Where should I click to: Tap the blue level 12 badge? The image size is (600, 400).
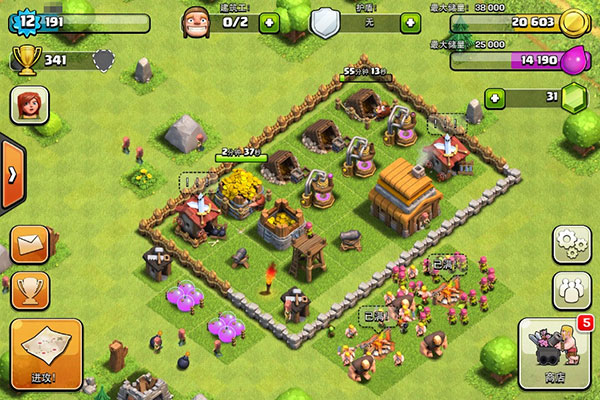point(26,19)
